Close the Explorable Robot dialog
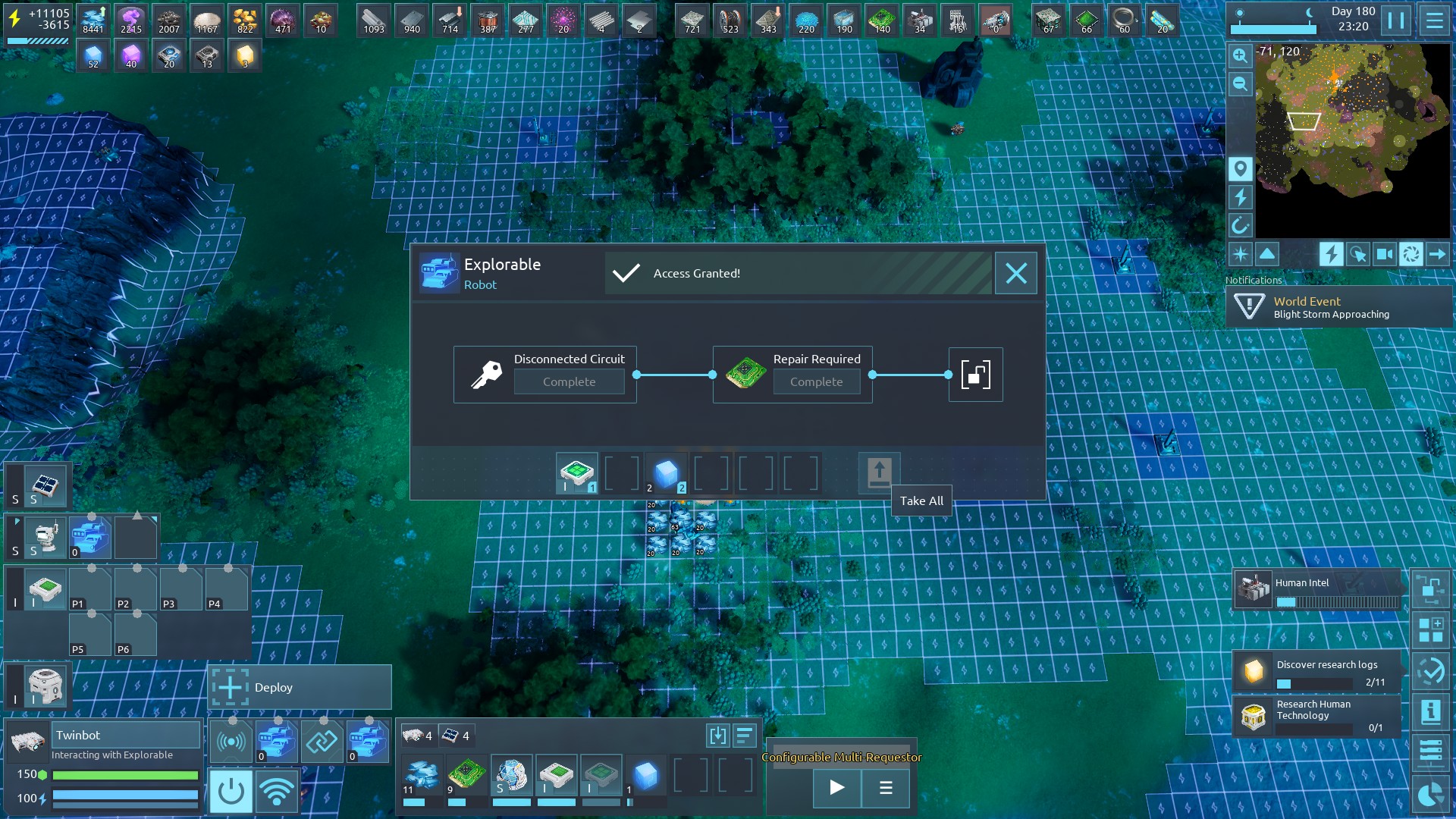This screenshot has height=819, width=1456. point(1015,273)
